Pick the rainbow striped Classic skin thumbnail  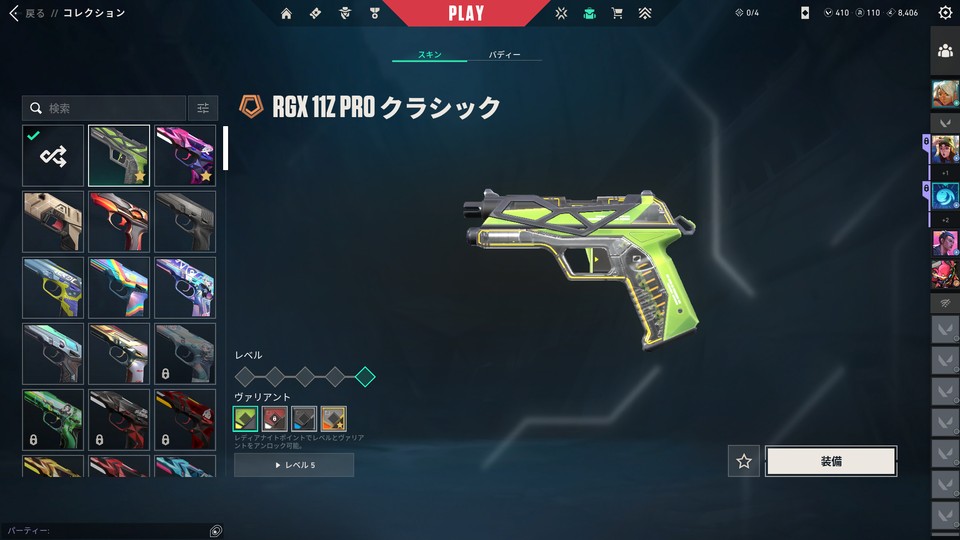119,287
